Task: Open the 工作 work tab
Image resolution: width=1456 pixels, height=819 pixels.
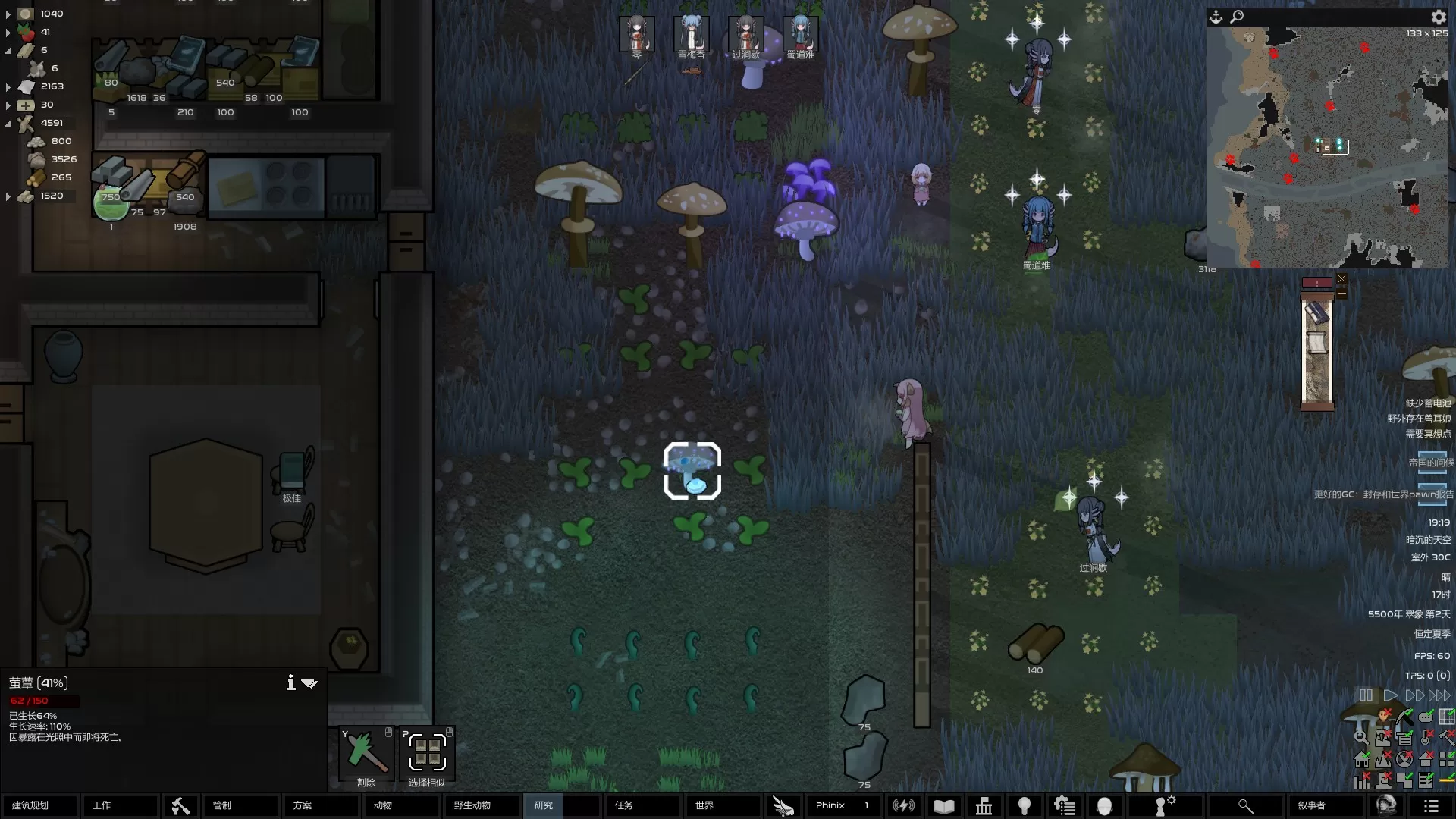Action: 120,805
